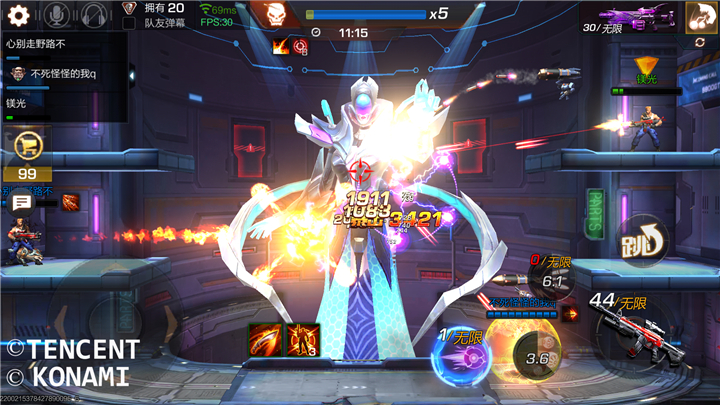Tick the teammate barrage (队友弹幕) checkbox
The height and width of the screenshot is (405, 720).
pos(128,22)
